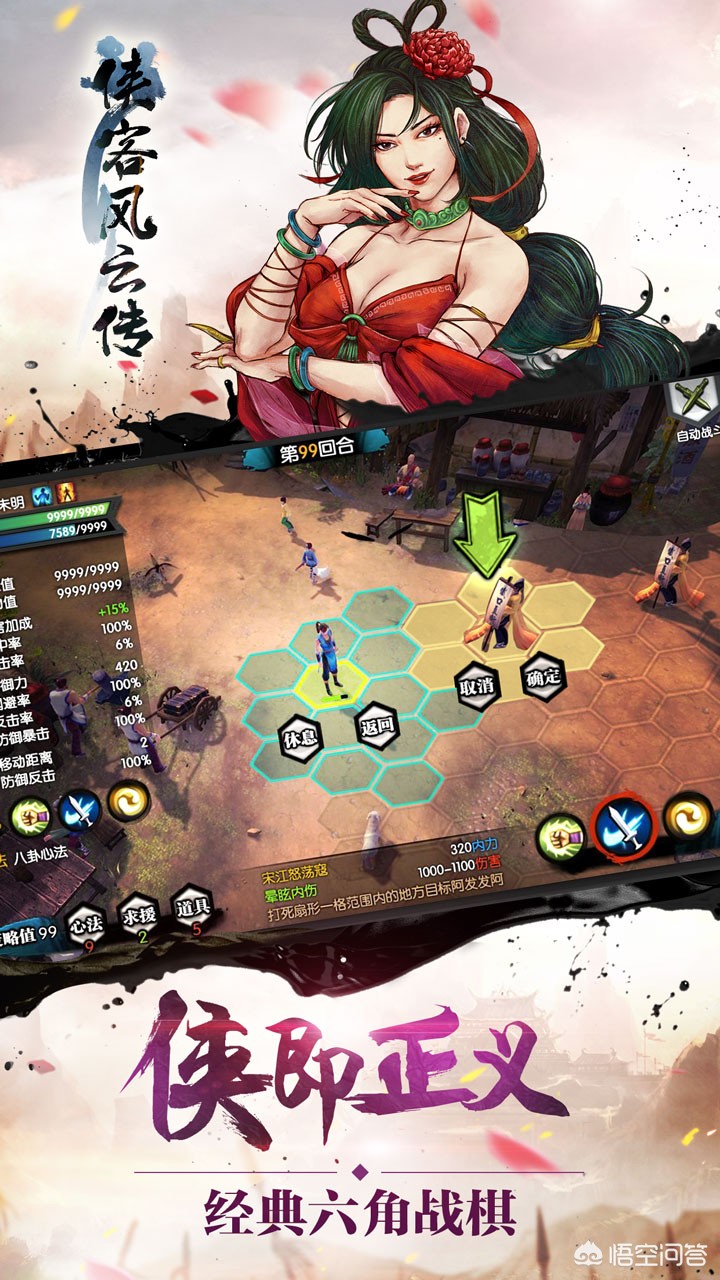Activate the fist skill beside the red-ringed sword
The height and width of the screenshot is (1280, 720).
[x=561, y=838]
